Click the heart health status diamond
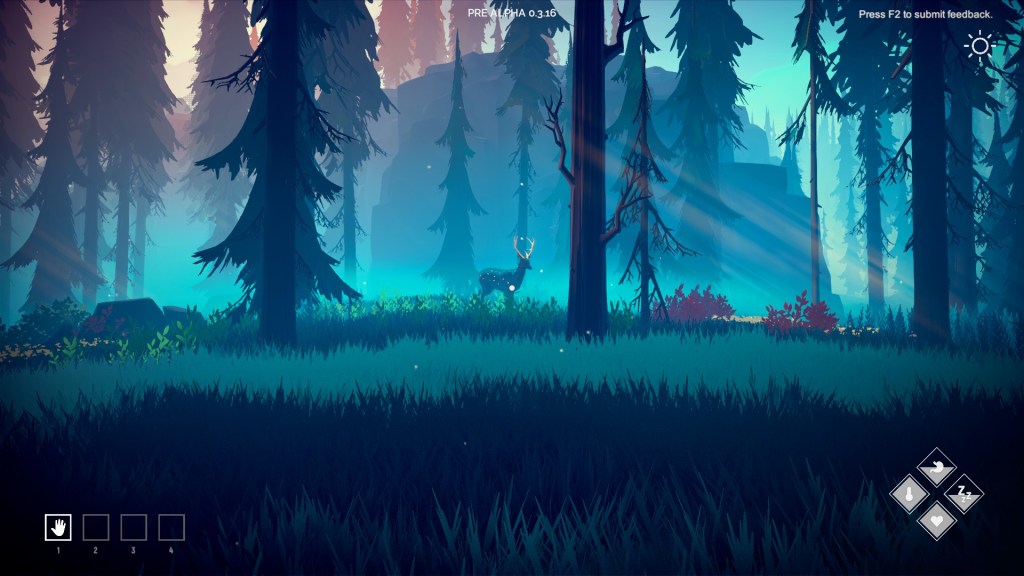 [937, 519]
